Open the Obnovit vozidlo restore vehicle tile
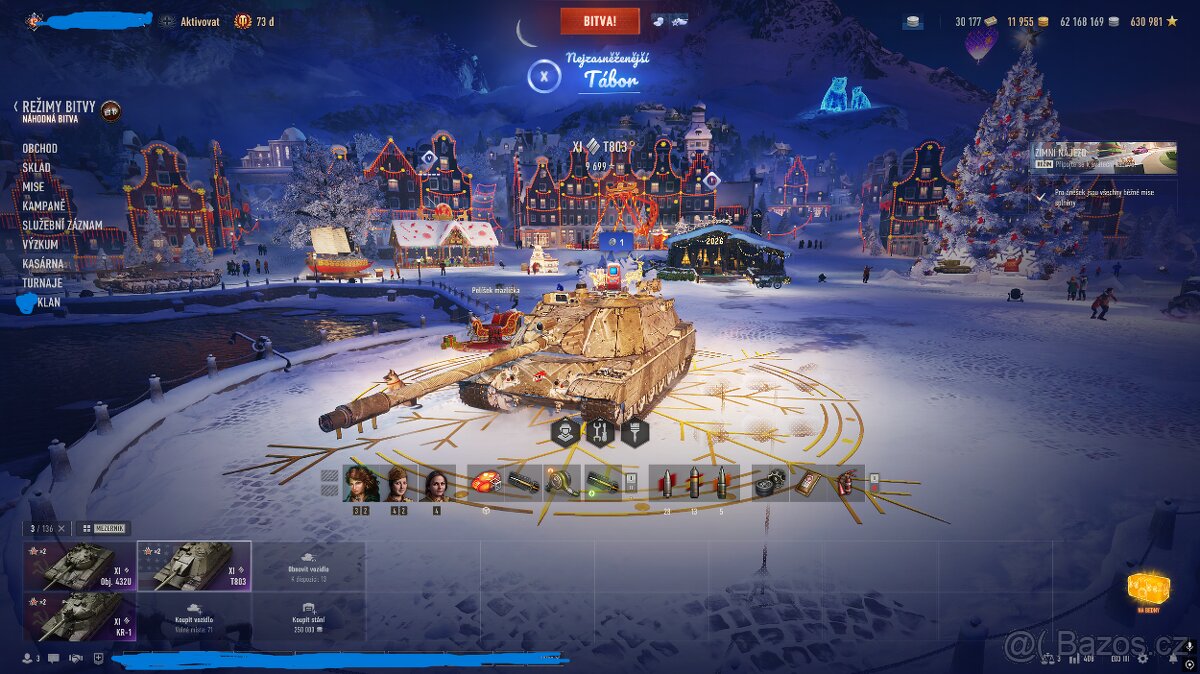Image resolution: width=1200 pixels, height=674 pixels. (308, 566)
